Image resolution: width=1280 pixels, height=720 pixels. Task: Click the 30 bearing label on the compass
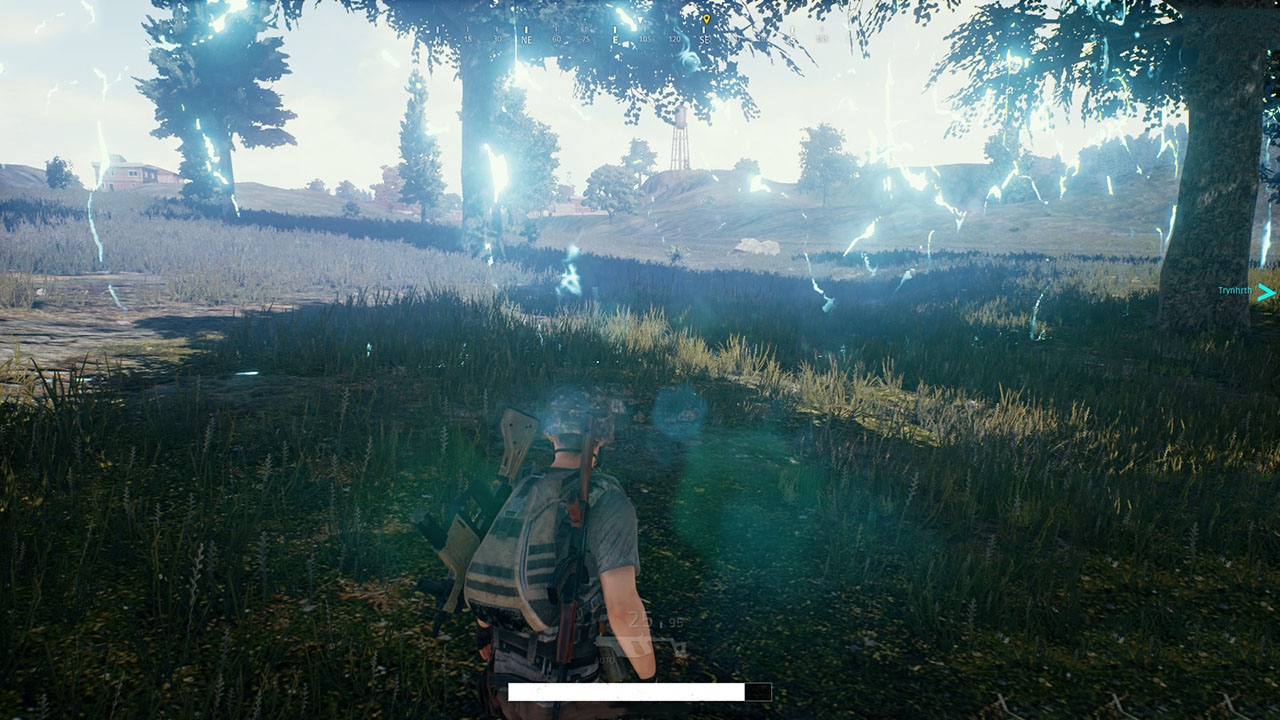point(497,38)
